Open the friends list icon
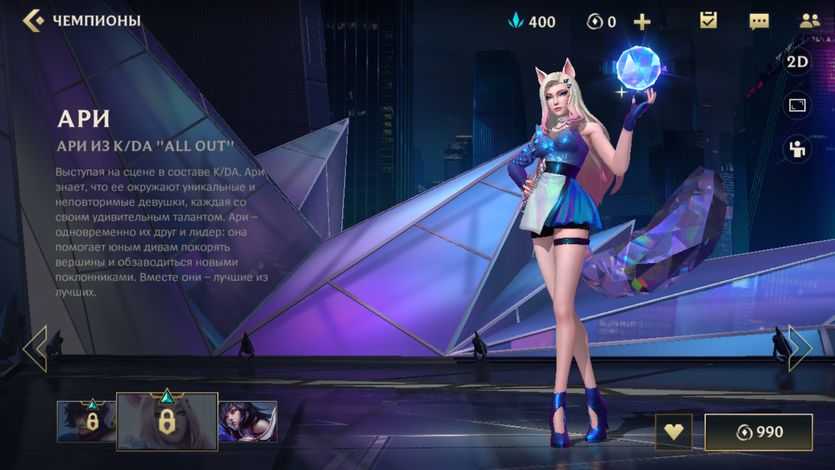The width and height of the screenshot is (835, 470). pos(809,20)
